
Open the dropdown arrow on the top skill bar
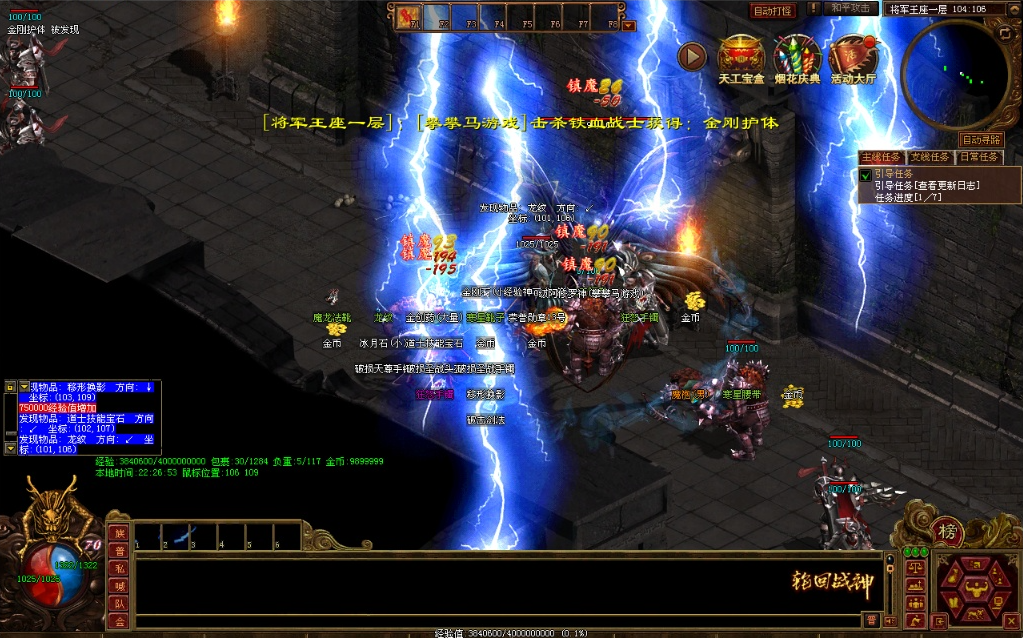[628, 26]
